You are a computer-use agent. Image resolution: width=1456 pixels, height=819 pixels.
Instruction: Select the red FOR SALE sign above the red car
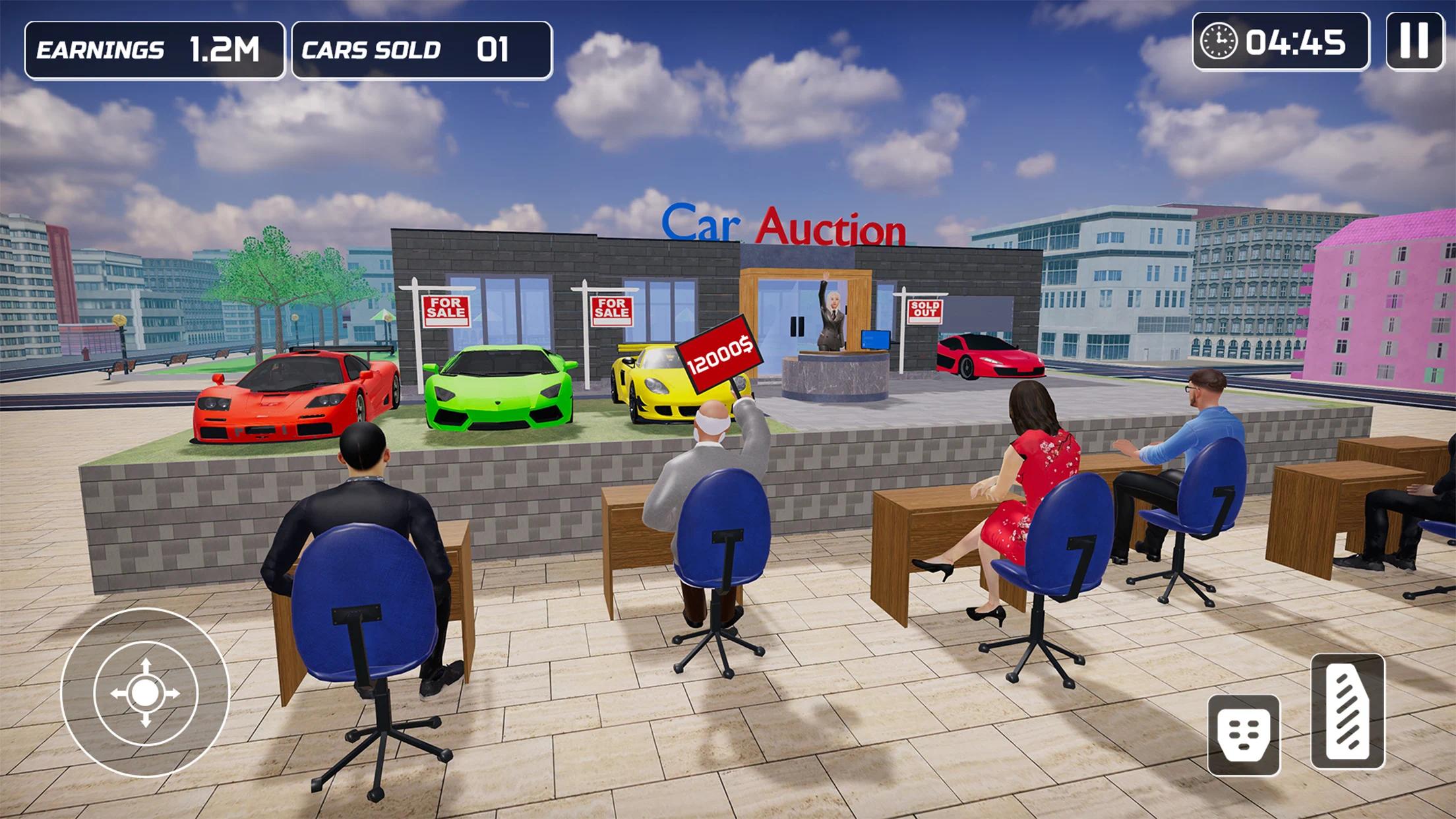[446, 311]
